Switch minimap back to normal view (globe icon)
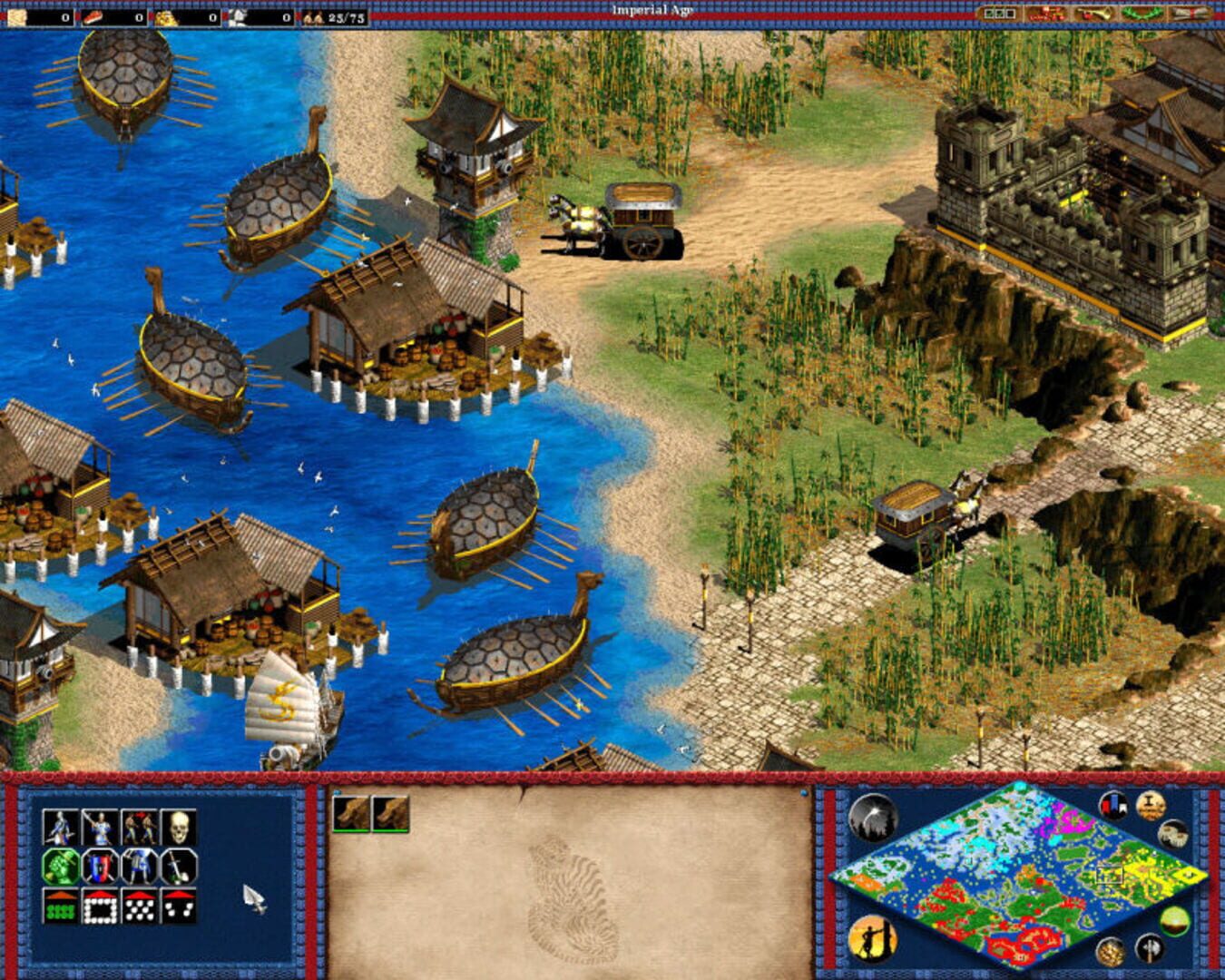Screen dimensions: 1225x980 tap(1175, 921)
